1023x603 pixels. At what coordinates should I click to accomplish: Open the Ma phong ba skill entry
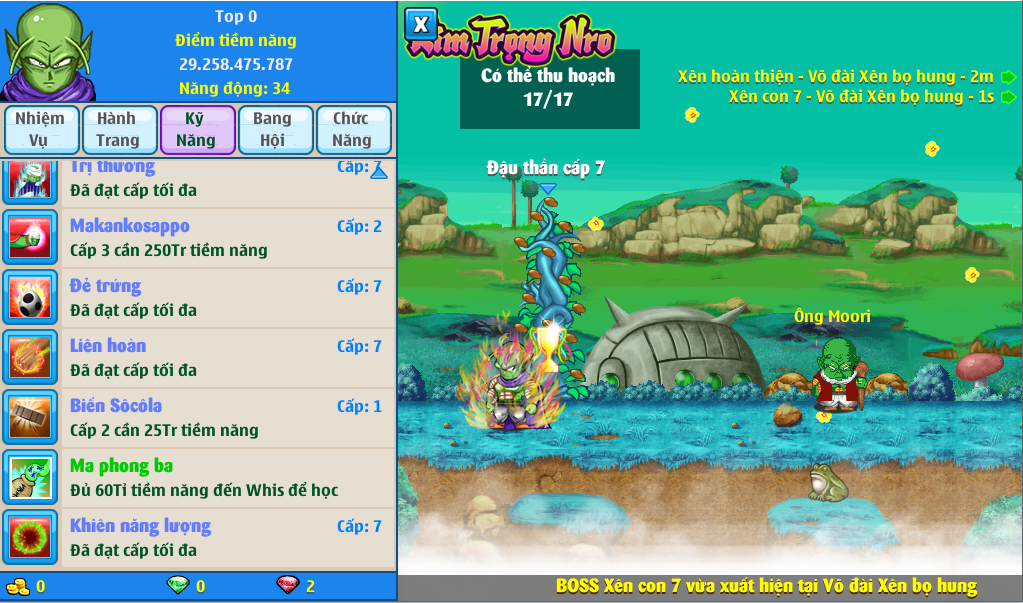pos(226,478)
